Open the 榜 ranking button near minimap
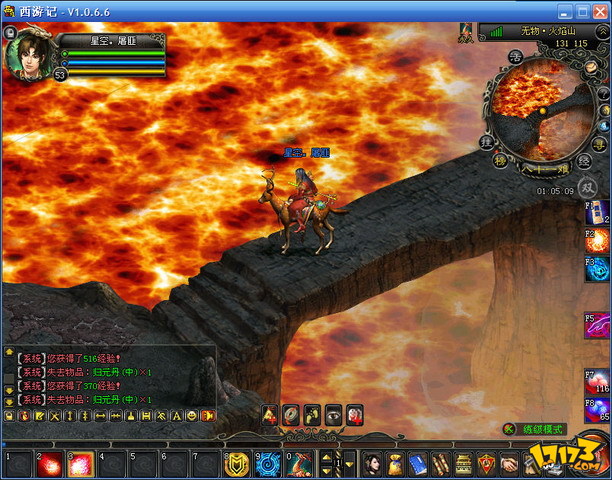The image size is (612, 480). 500,160
